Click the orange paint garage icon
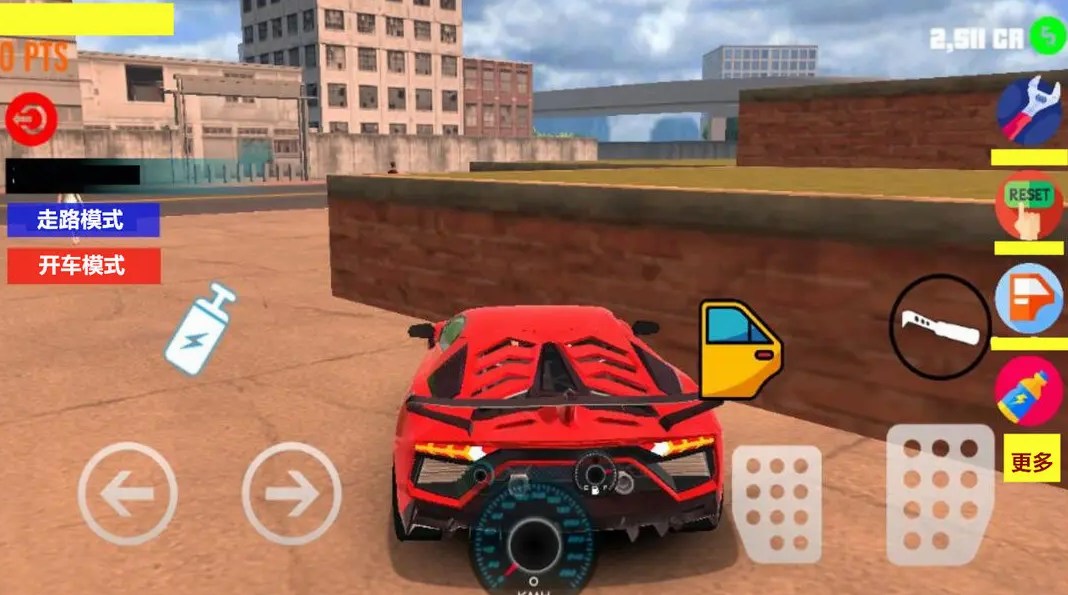 [x=1029, y=298]
